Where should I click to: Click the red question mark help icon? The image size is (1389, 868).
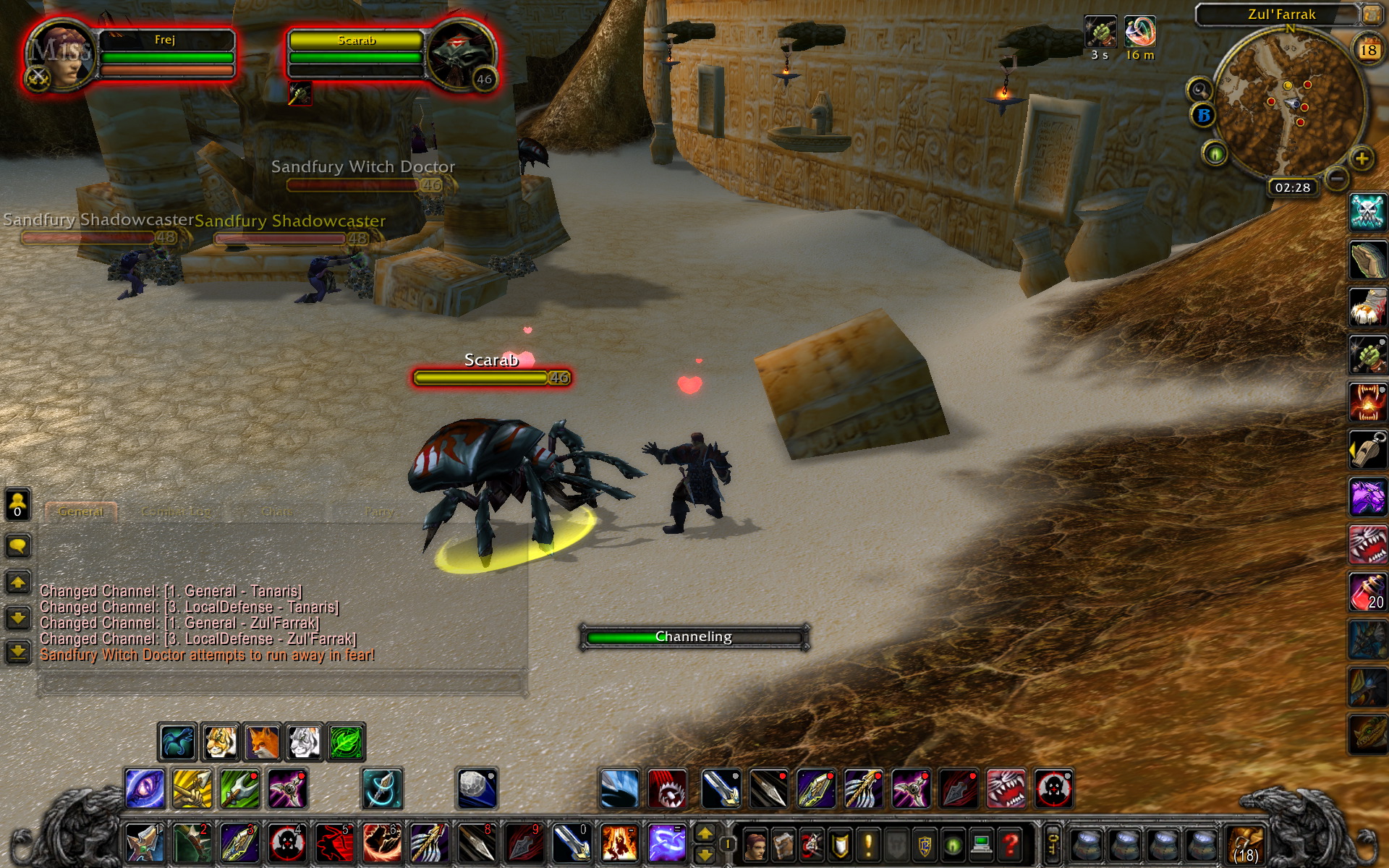[x=1011, y=843]
